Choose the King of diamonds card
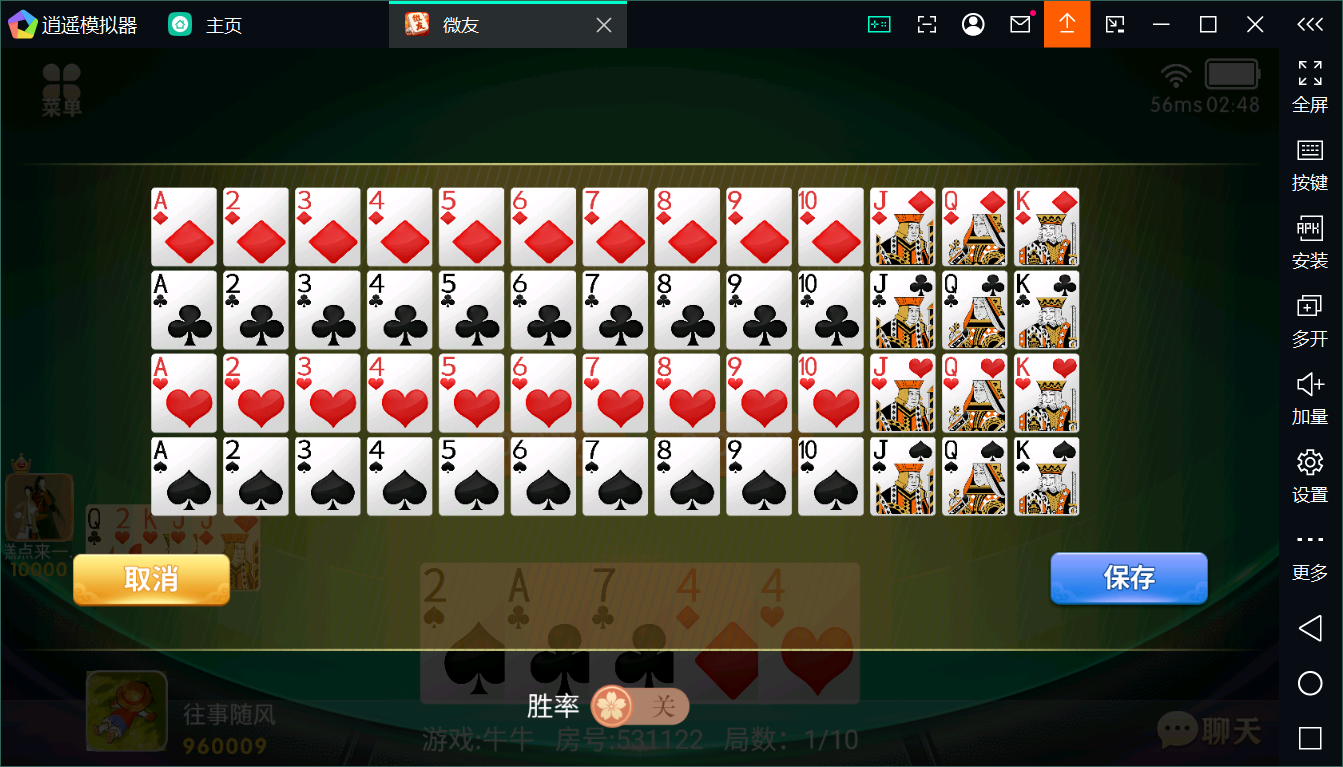 (x=1047, y=227)
